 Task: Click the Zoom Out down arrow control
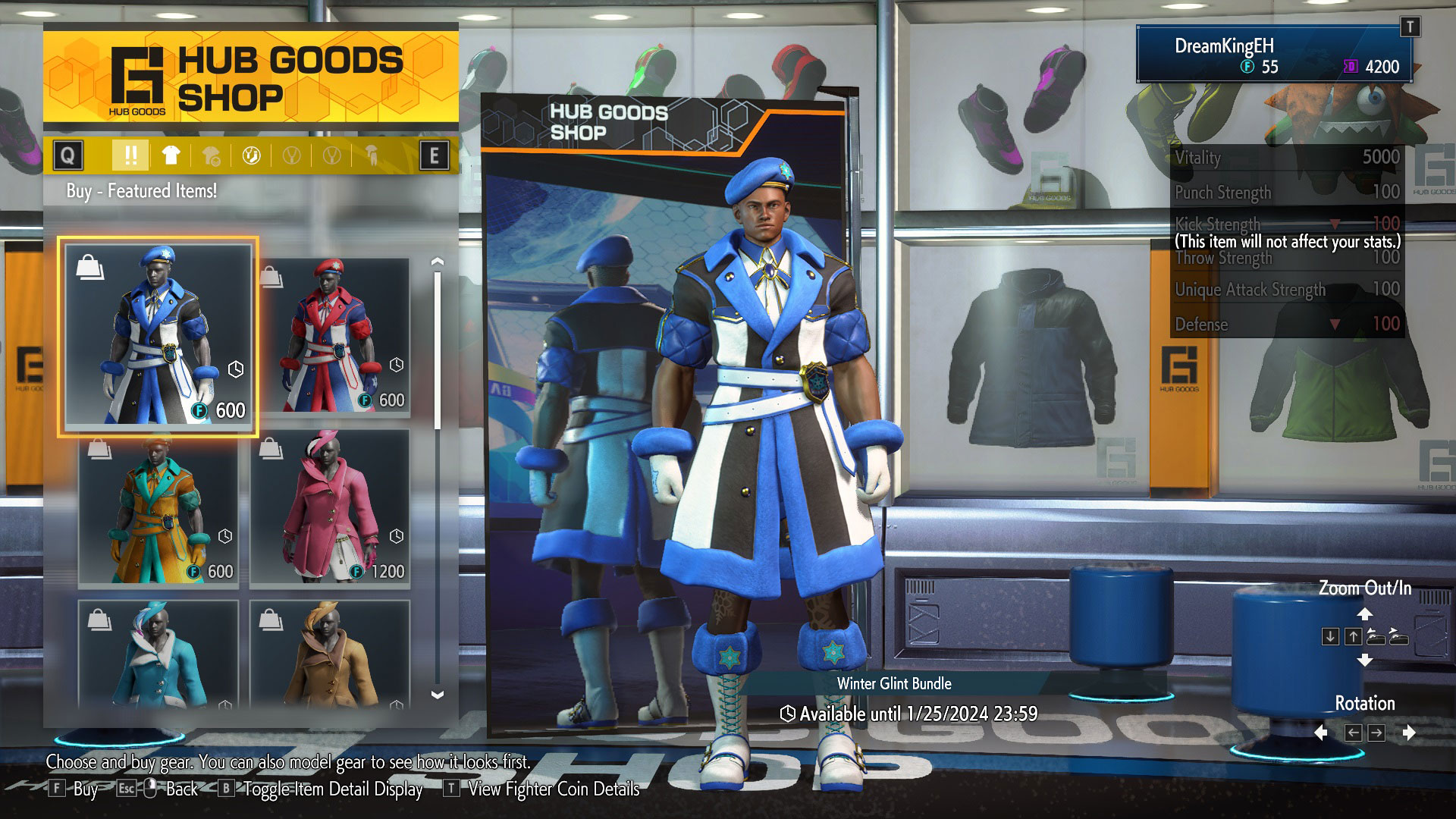(1330, 637)
